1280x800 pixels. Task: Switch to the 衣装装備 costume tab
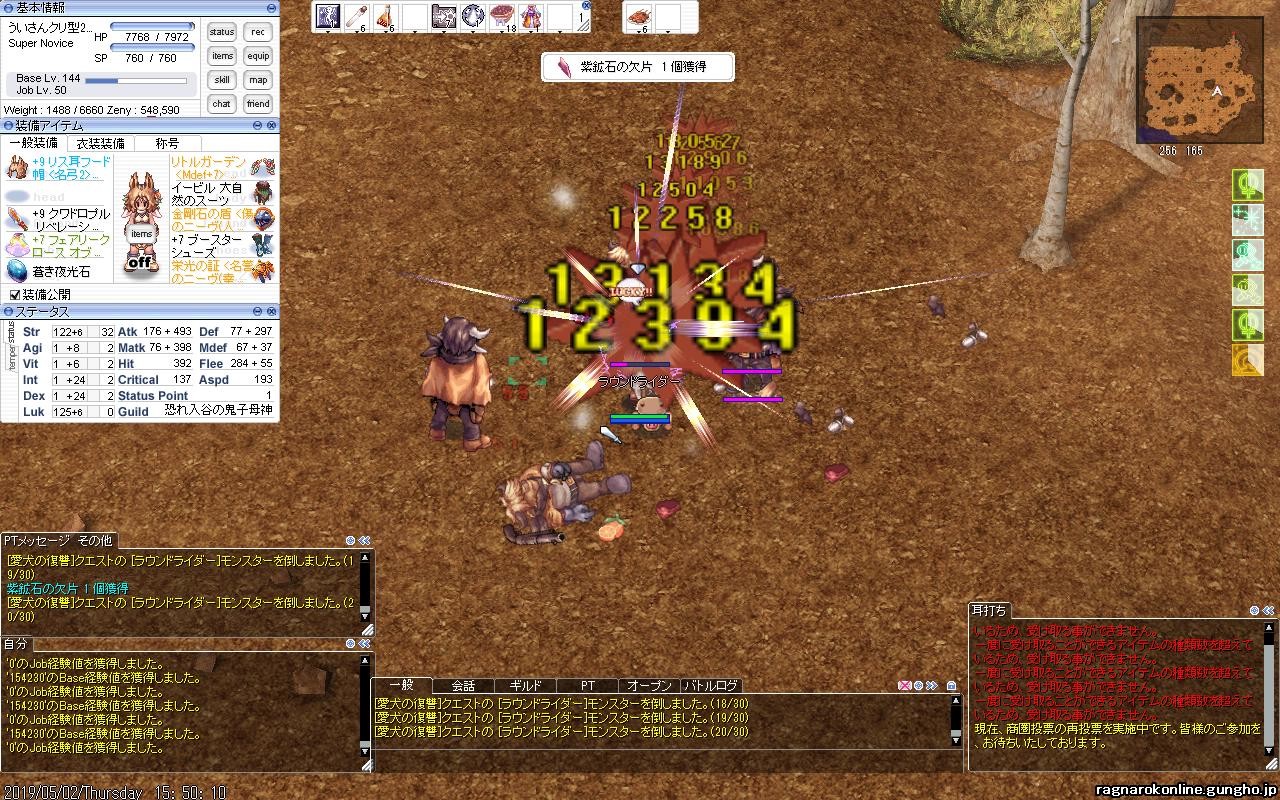coord(101,144)
